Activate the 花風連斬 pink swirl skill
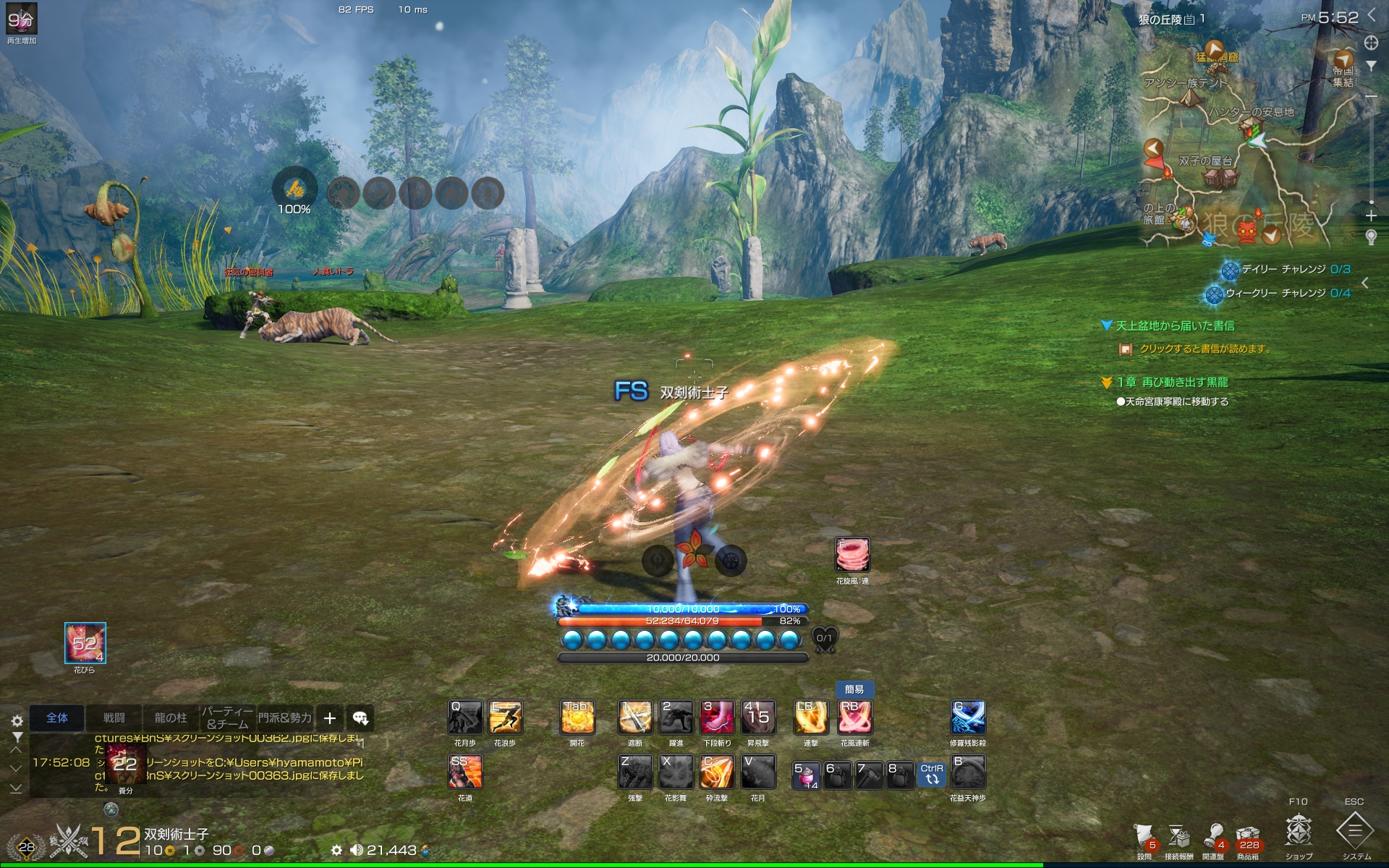This screenshot has height=868, width=1389. (854, 718)
